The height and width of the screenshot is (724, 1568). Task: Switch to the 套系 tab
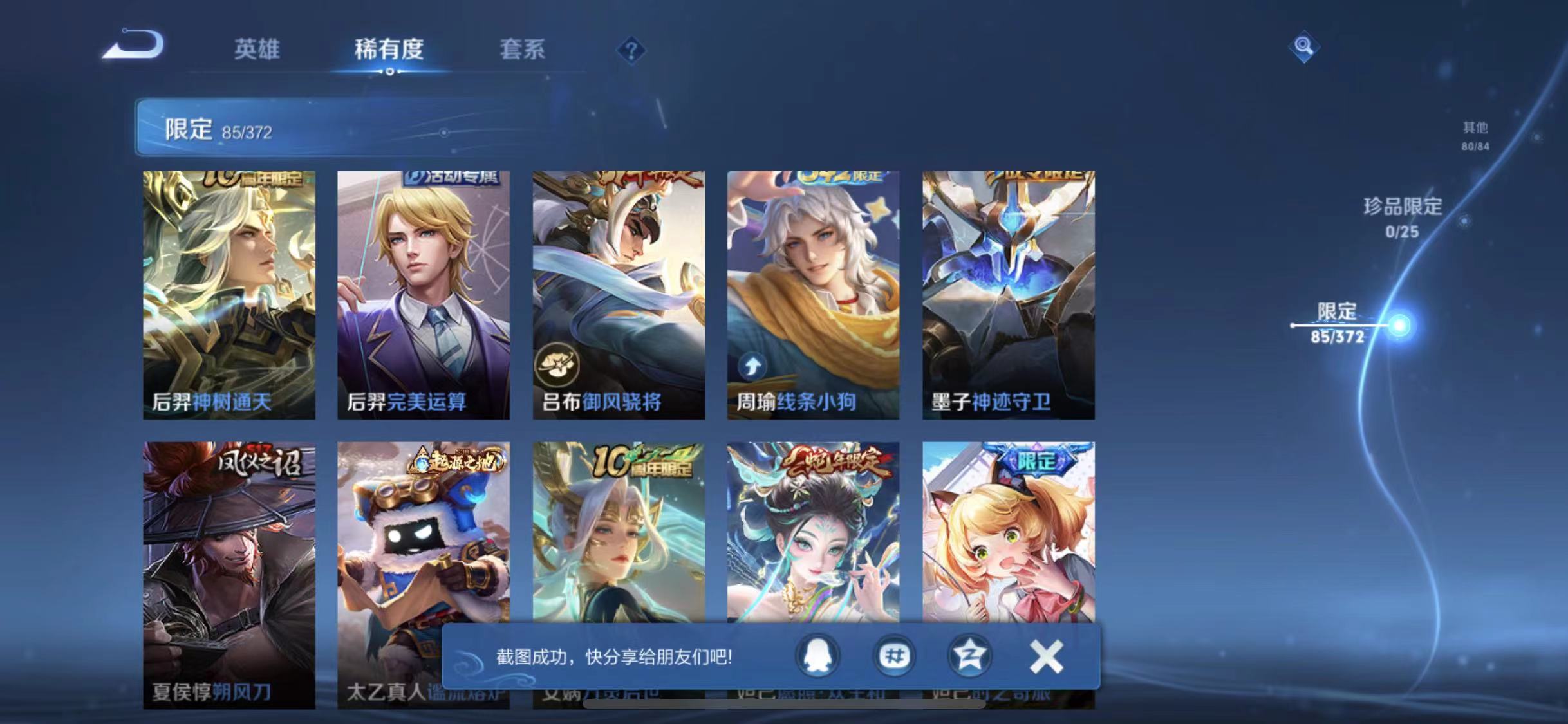click(x=523, y=50)
